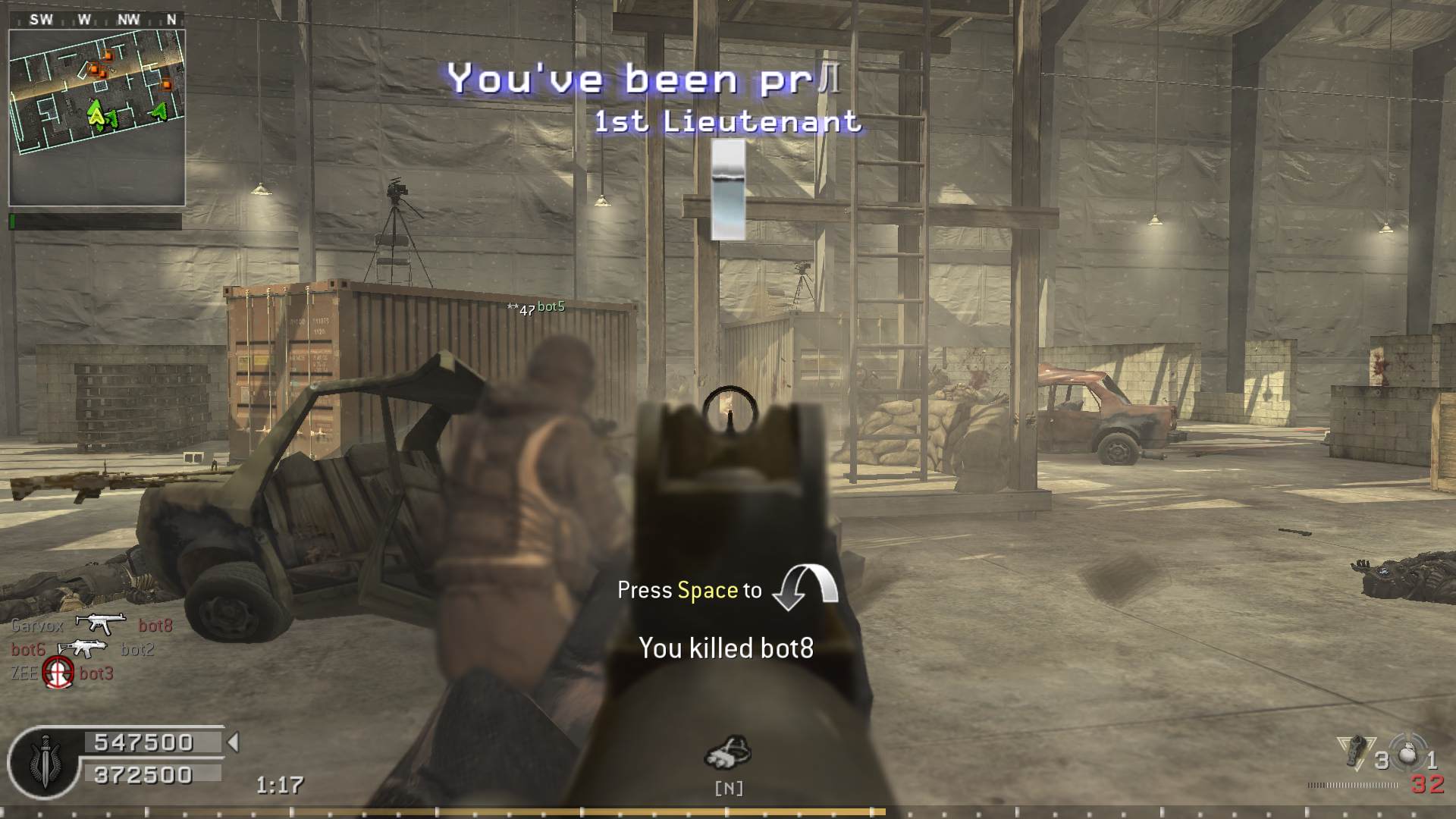Click the 1st Lieutenant rank insignia

[x=728, y=190]
